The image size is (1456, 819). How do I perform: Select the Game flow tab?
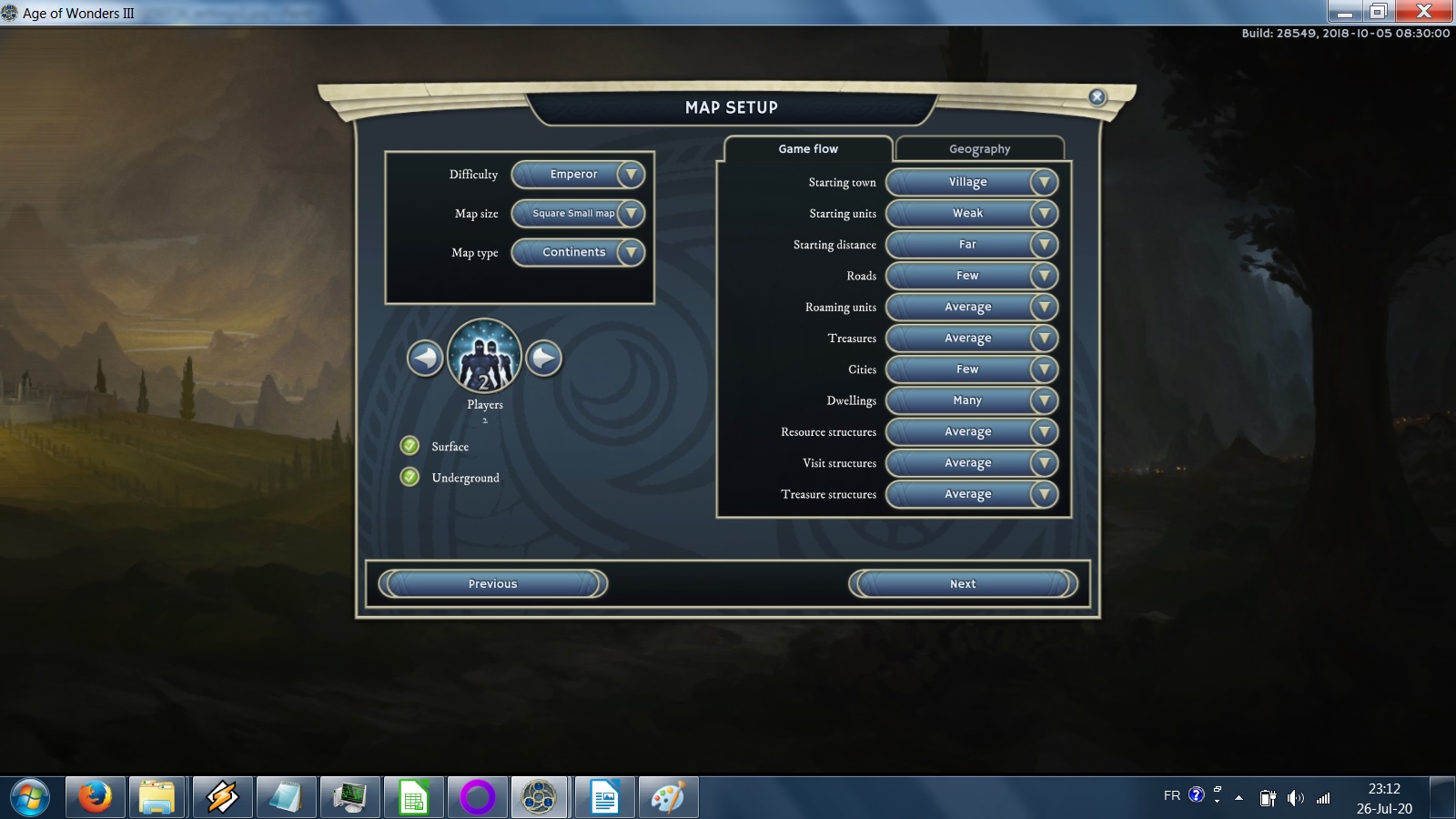[808, 149]
